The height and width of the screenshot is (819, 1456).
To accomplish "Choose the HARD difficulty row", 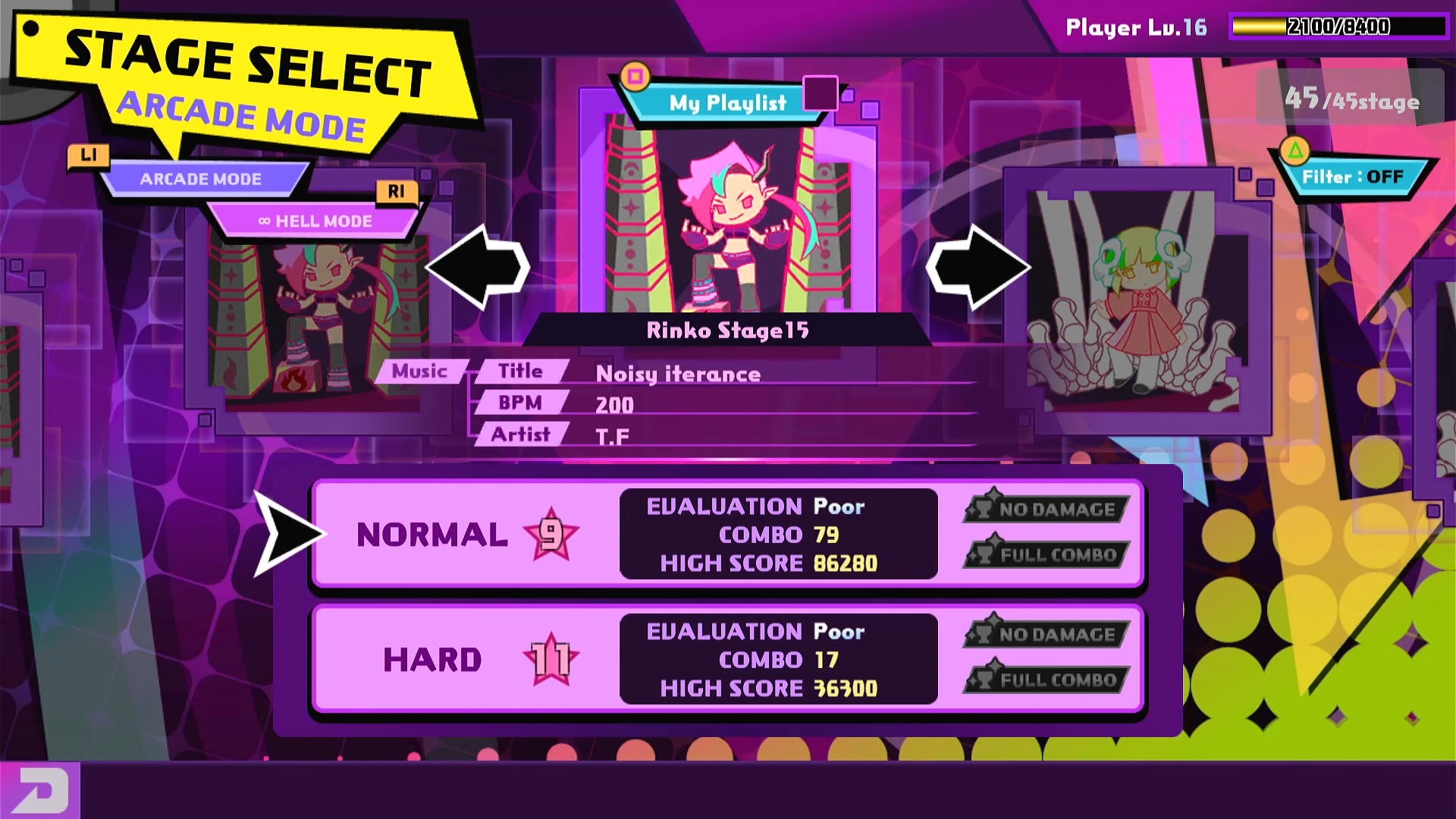I will pyautogui.click(x=726, y=659).
